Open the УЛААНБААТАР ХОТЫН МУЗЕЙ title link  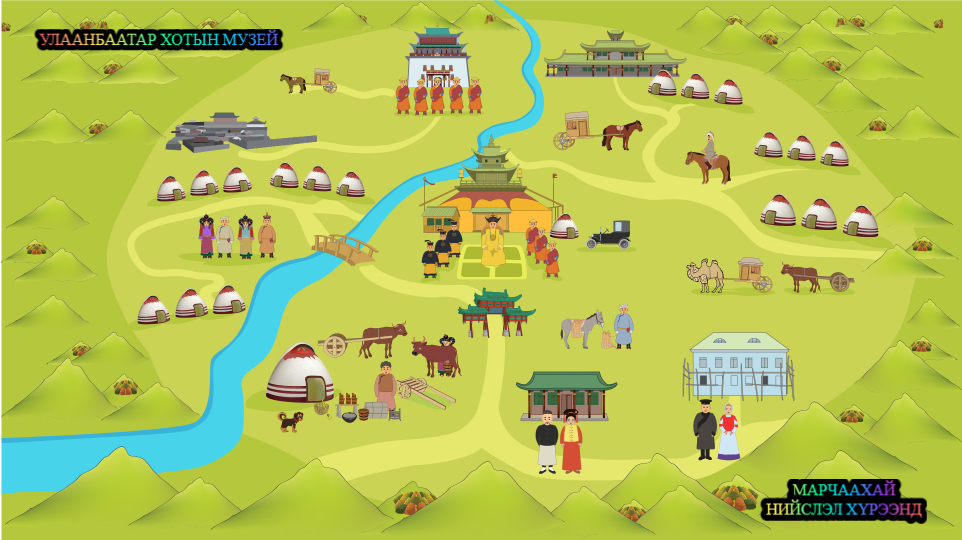(x=159, y=40)
